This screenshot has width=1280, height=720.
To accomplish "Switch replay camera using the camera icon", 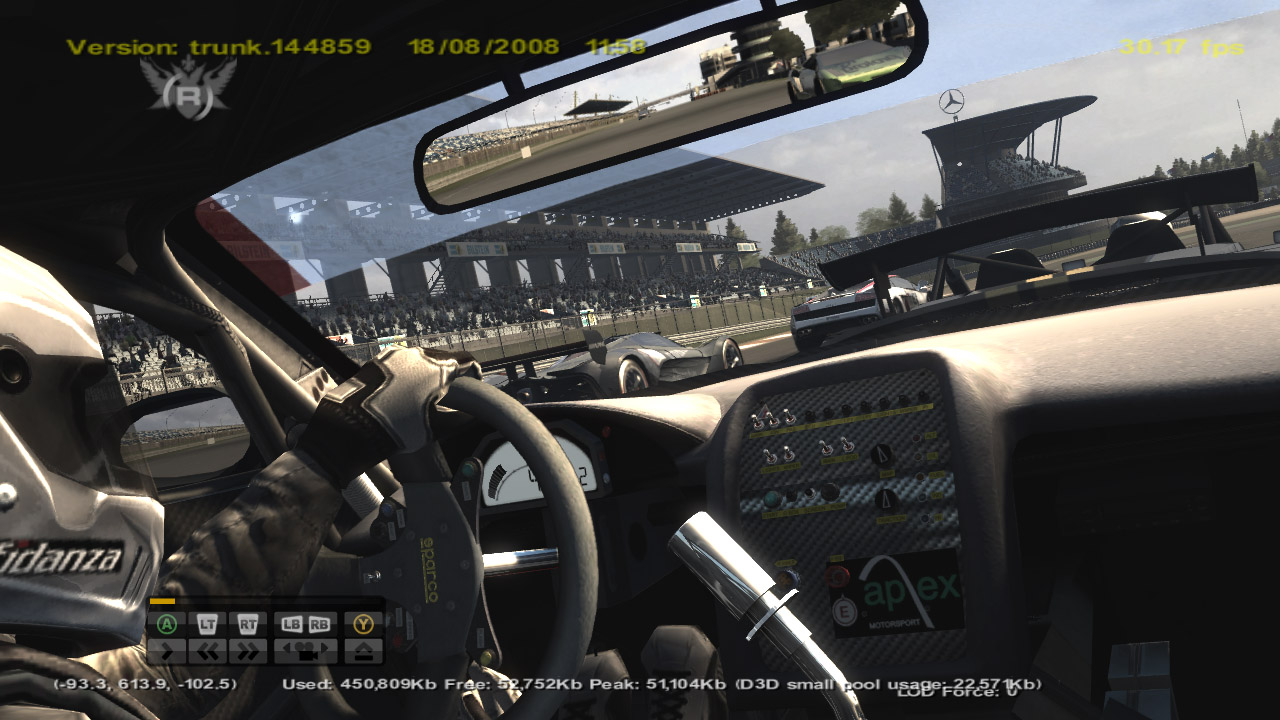I will point(304,651).
